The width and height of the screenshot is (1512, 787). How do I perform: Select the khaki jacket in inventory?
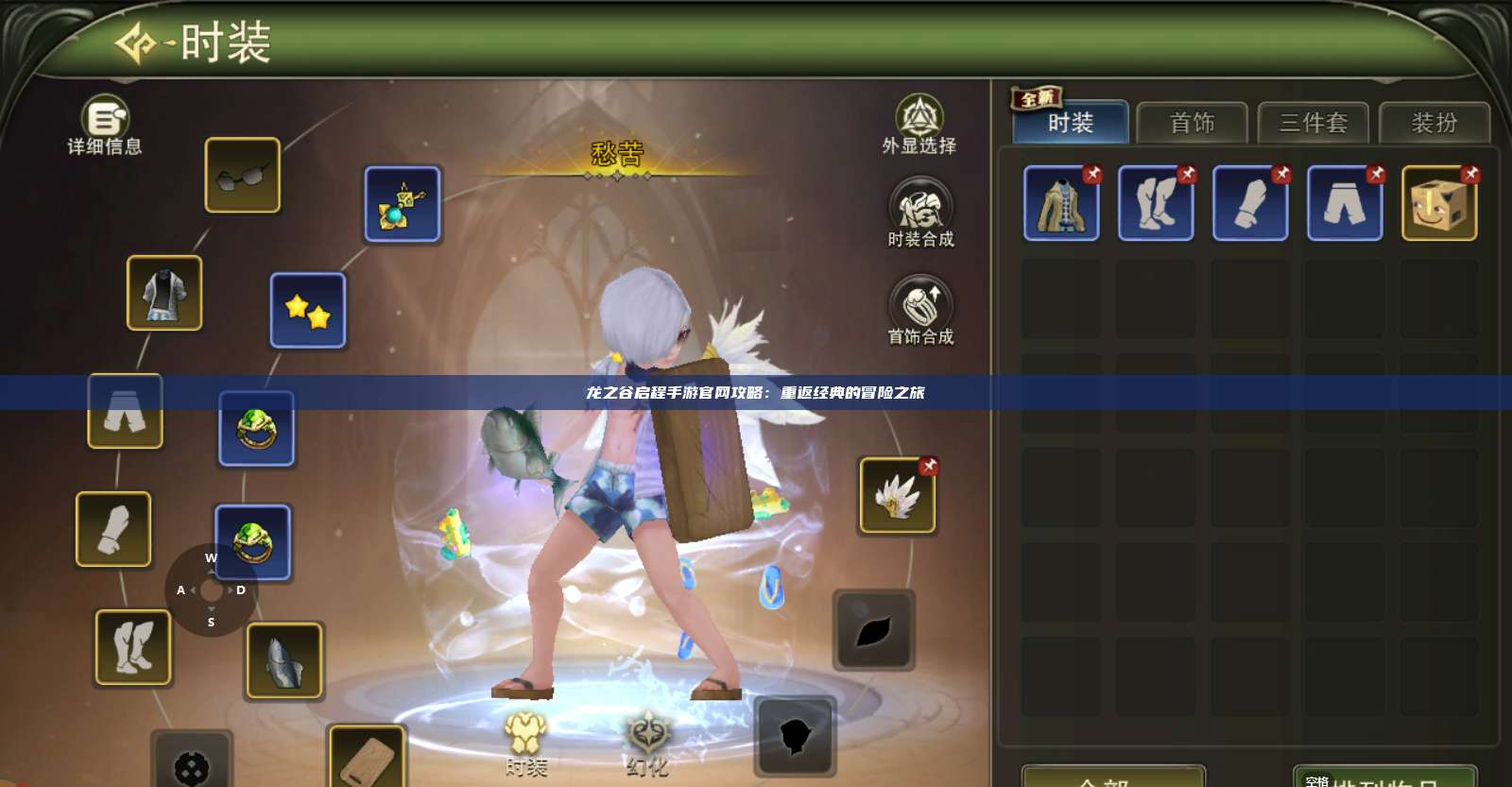[x=1061, y=203]
